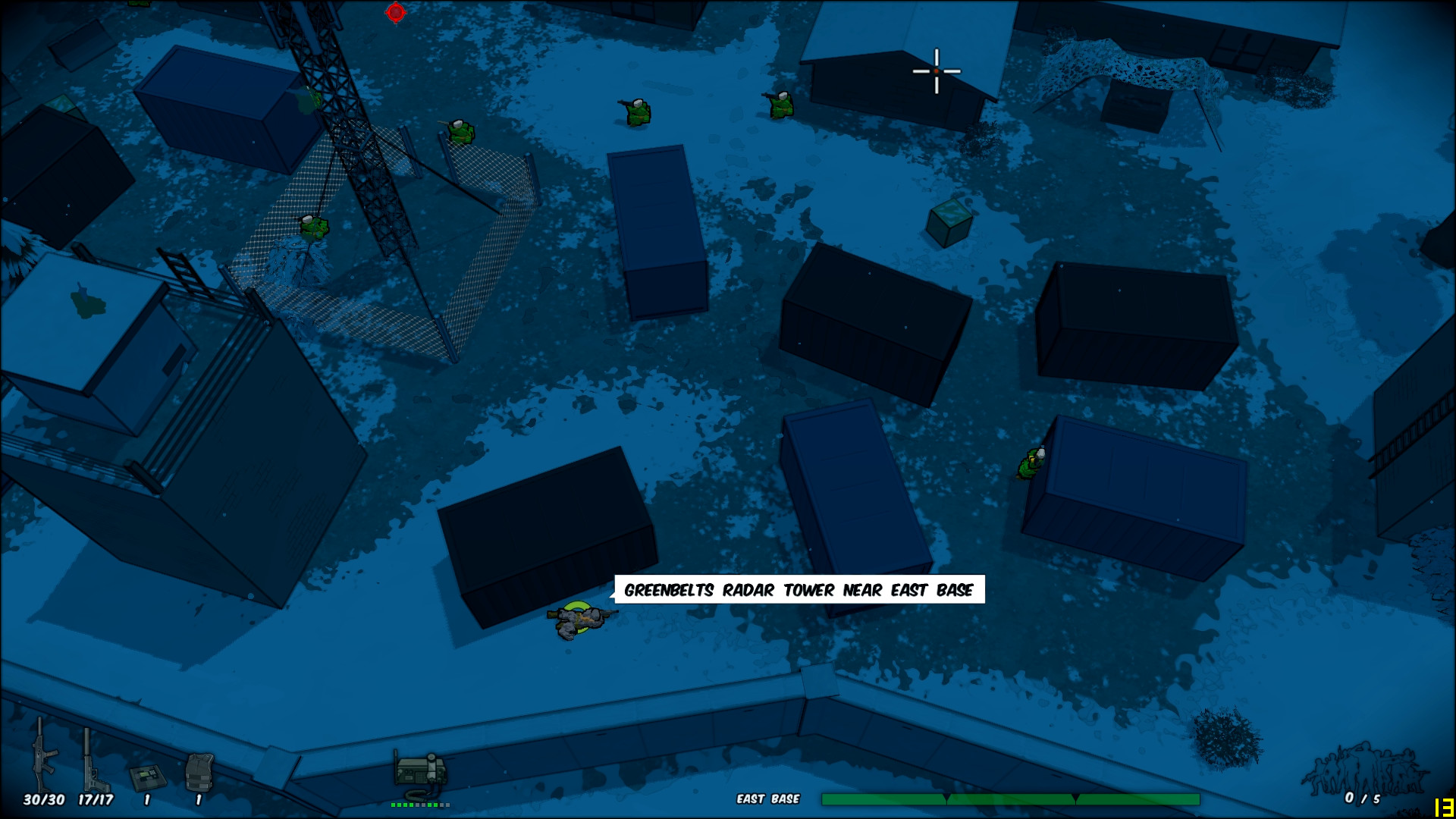The width and height of the screenshot is (1456, 819).
Task: Select the detonator gadget in the inventory bar
Action: pos(148,777)
